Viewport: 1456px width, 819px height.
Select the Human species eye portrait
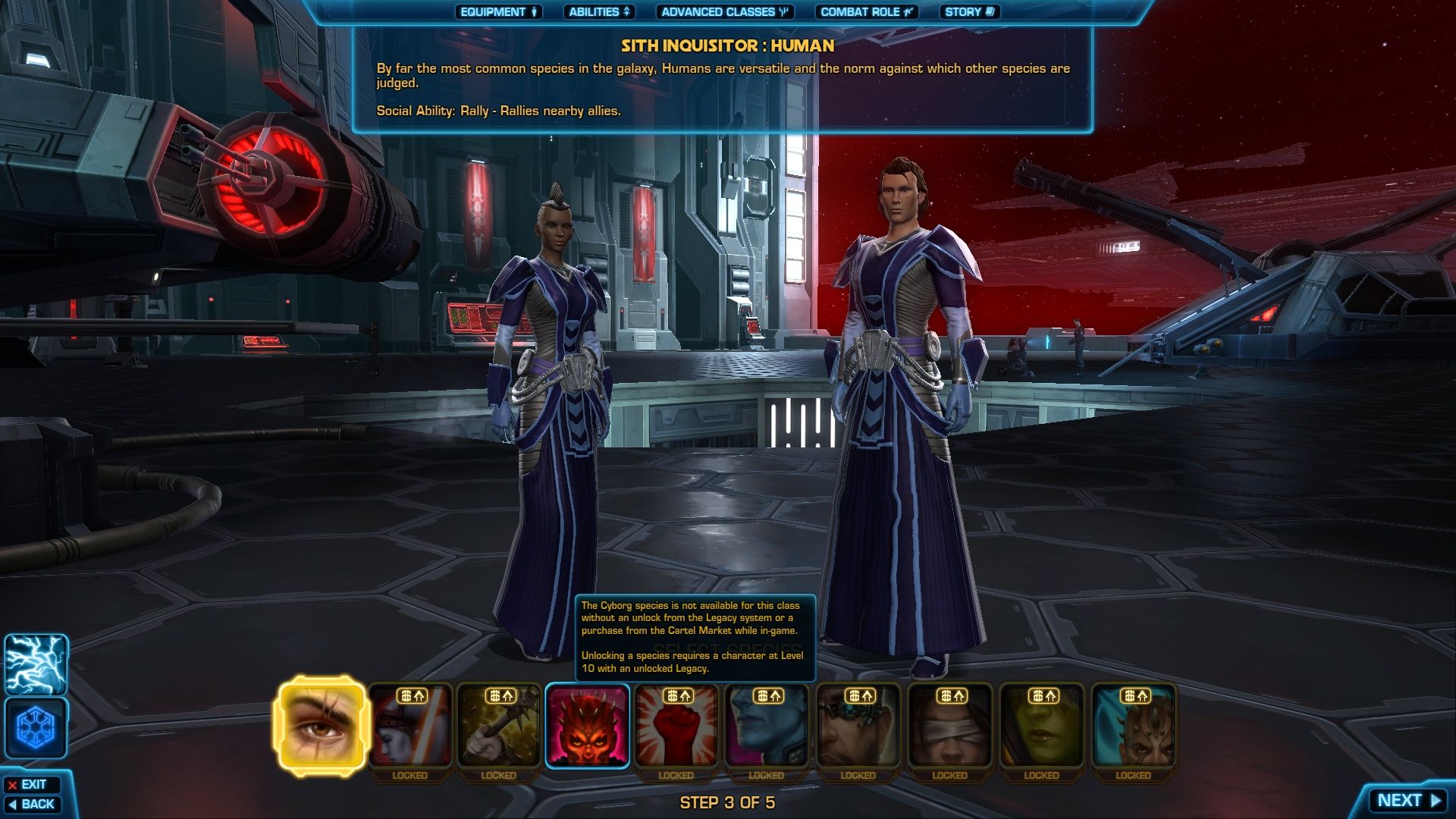click(322, 726)
